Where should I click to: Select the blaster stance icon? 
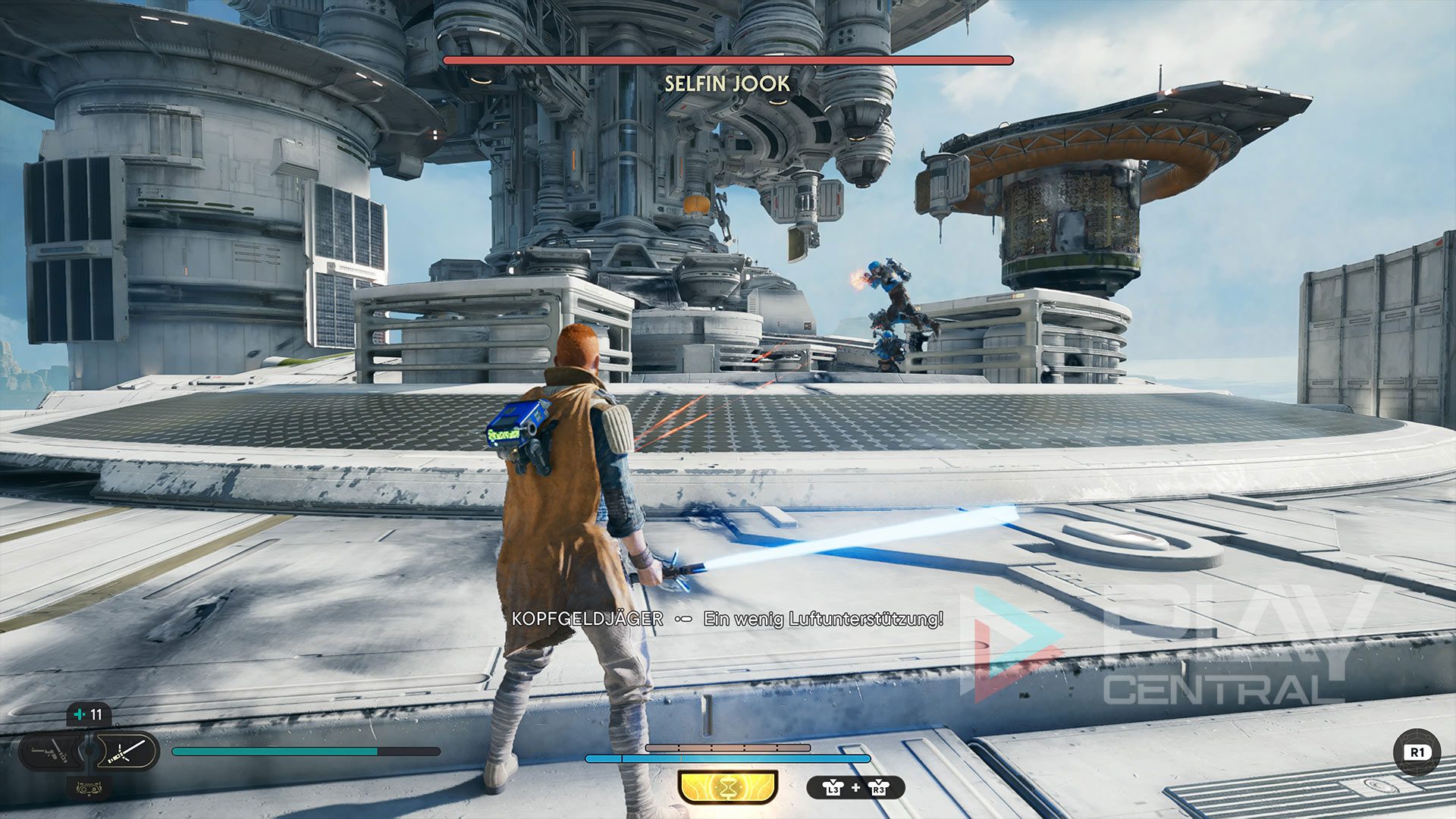[x=50, y=752]
